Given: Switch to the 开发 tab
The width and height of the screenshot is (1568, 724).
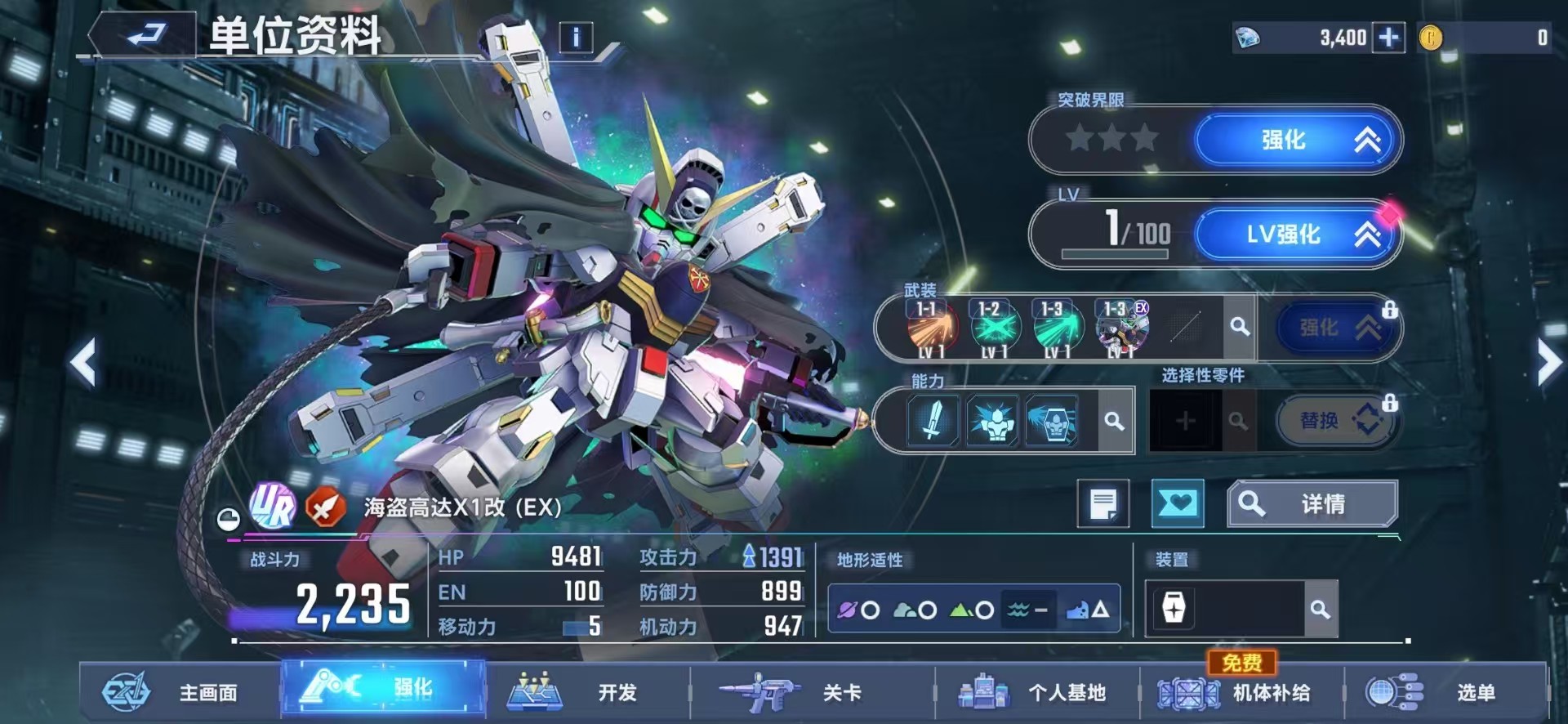Looking at the screenshot, I should (x=581, y=691).
